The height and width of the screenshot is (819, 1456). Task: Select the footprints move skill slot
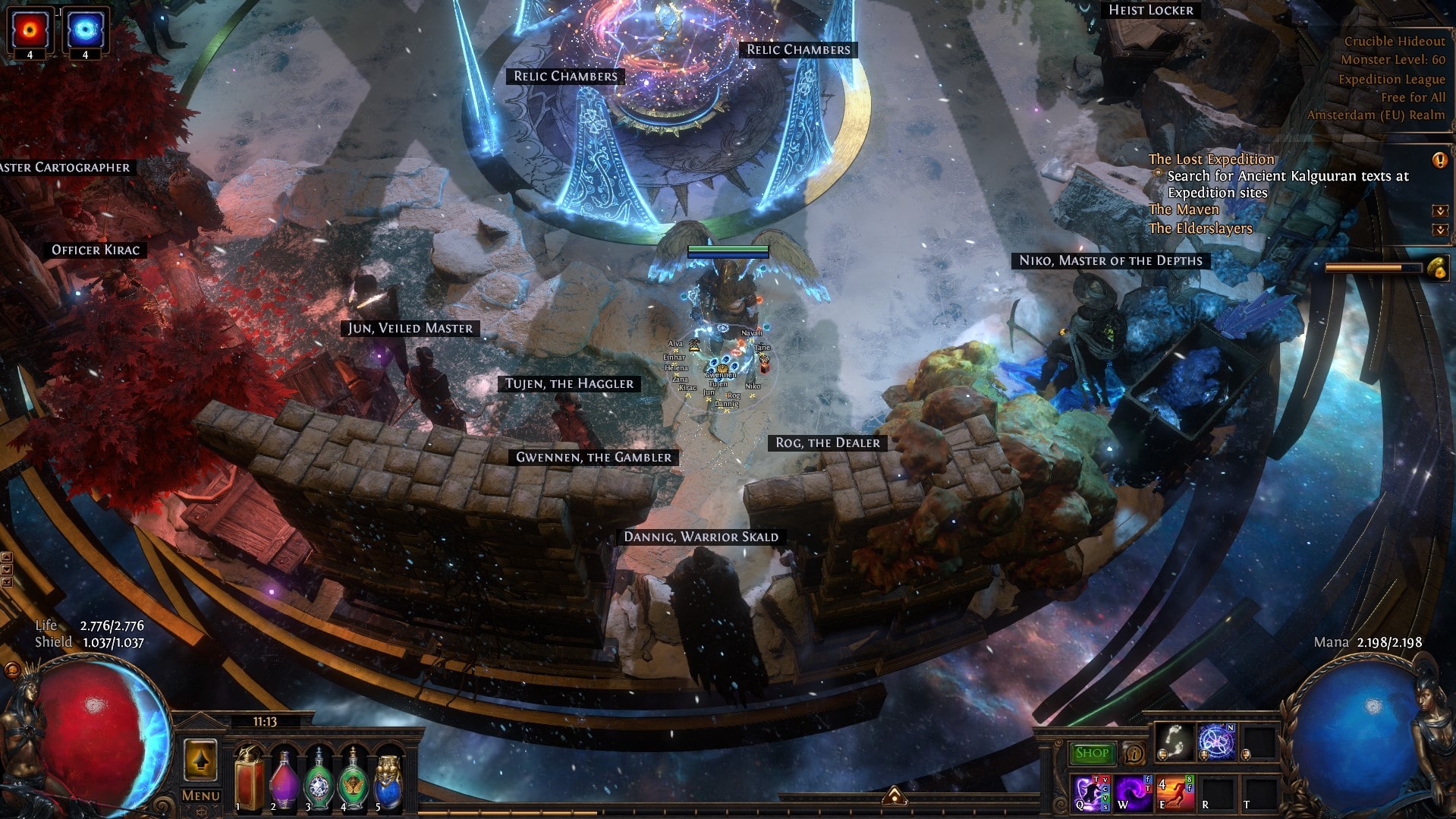coord(1173,742)
